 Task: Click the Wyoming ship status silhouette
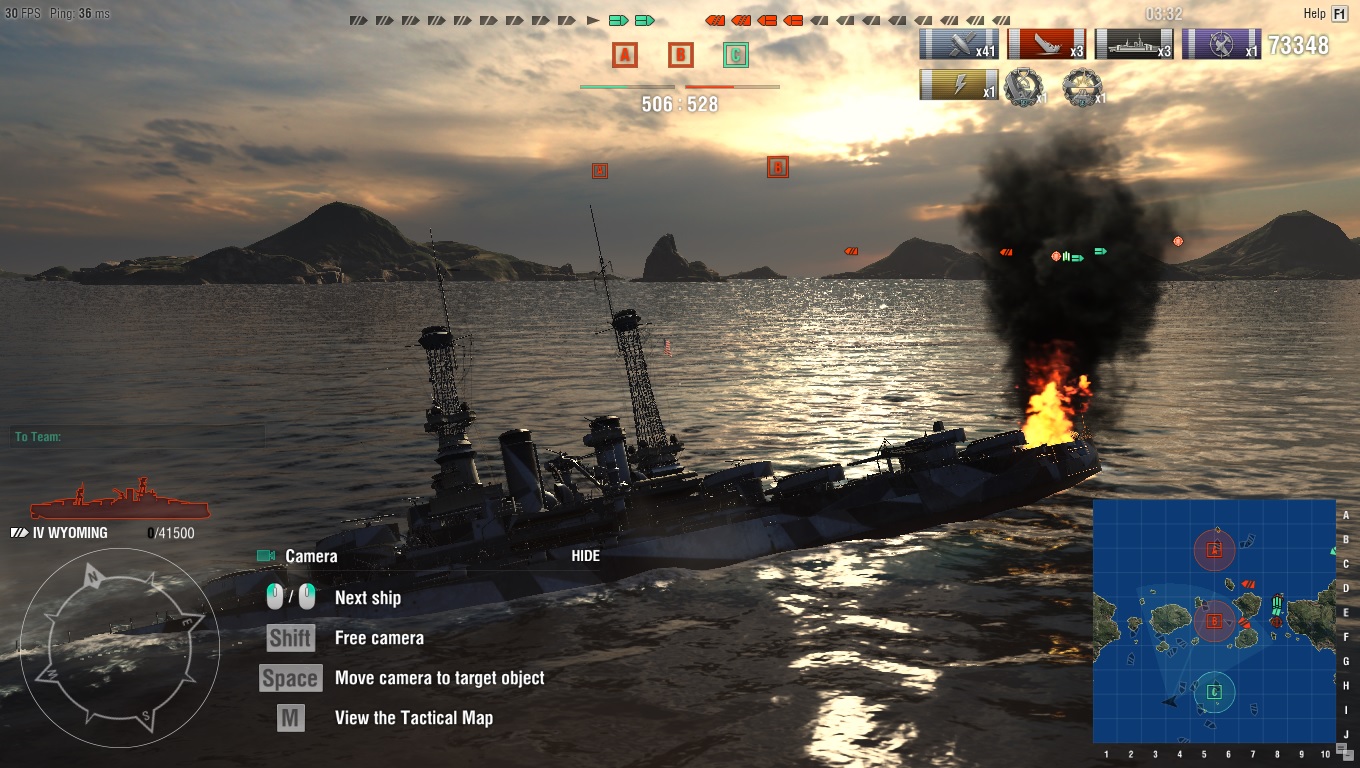120,500
